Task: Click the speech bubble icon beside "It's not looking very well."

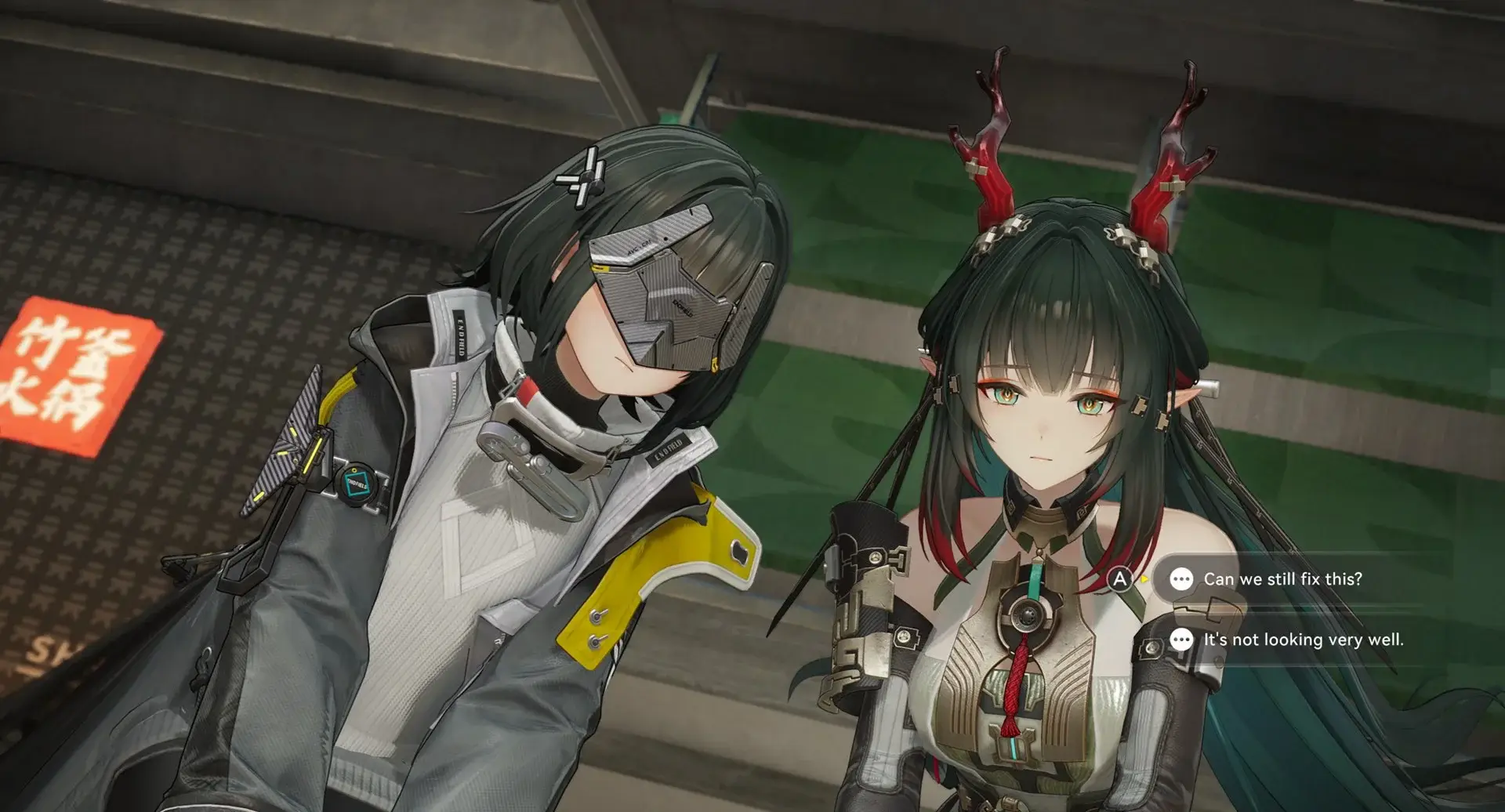Action: (x=1180, y=640)
